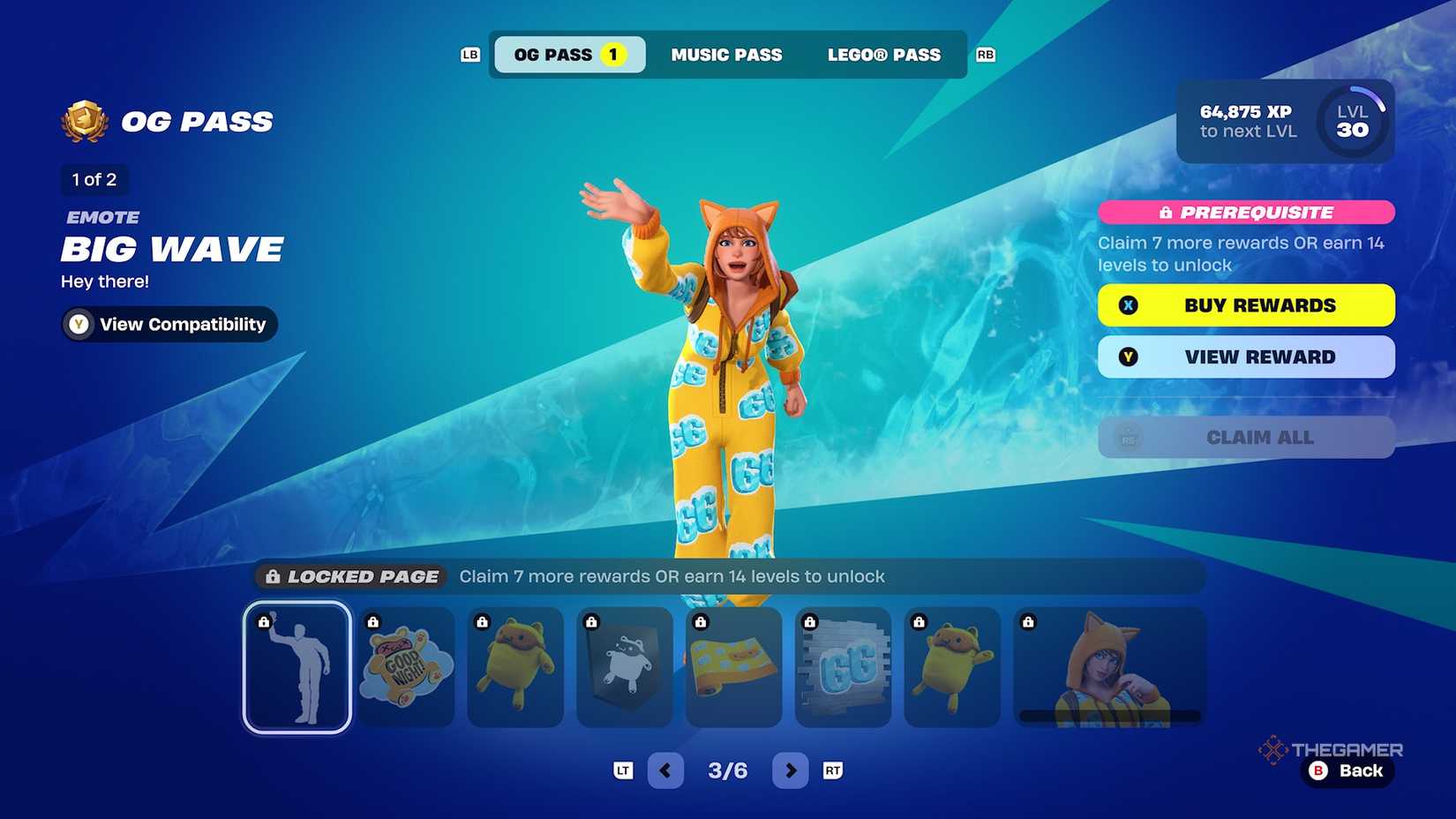Go to the next rewards page arrow
The height and width of the screenshot is (819, 1456).
click(x=791, y=770)
